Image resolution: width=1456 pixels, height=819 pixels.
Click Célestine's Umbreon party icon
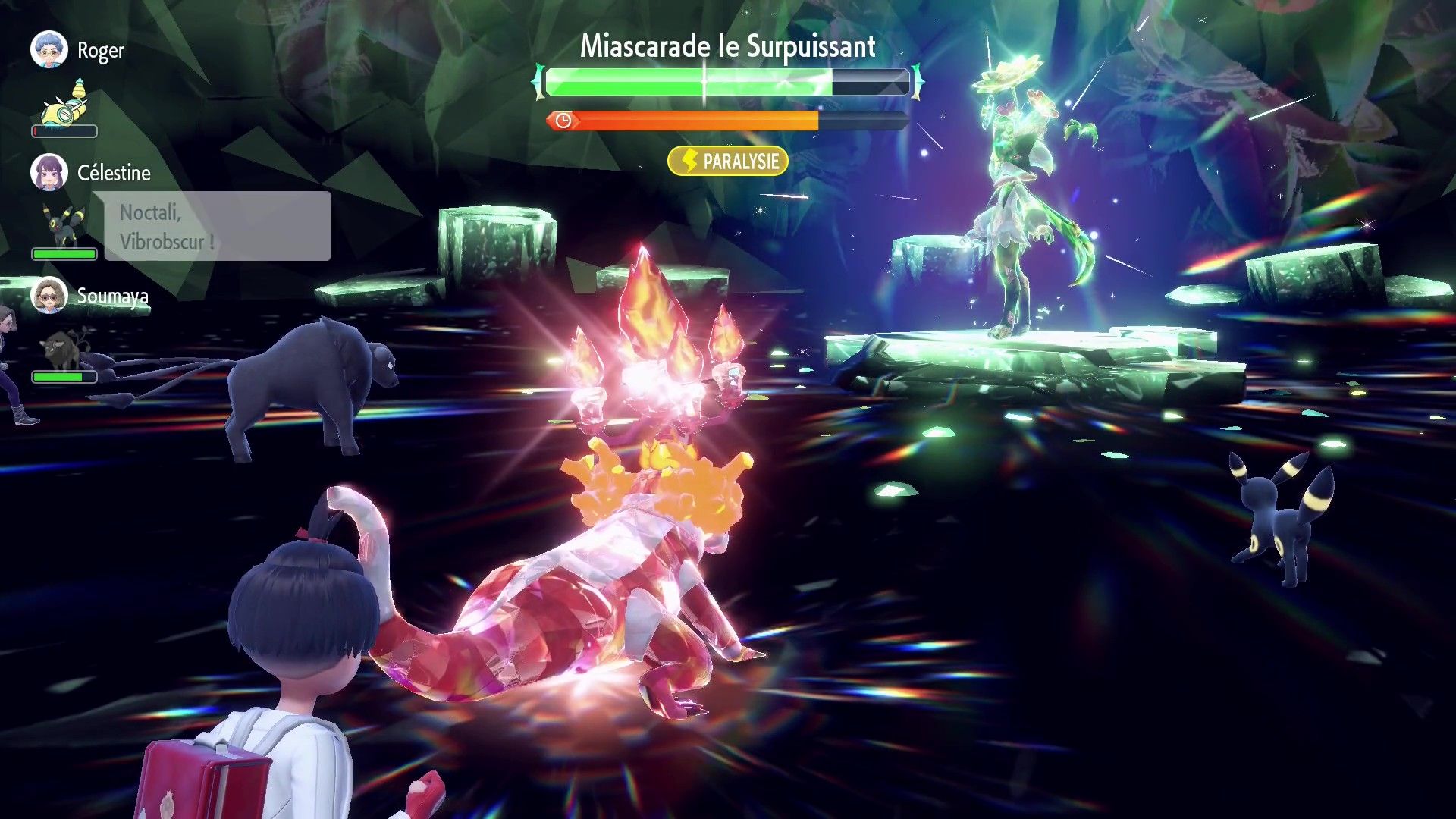(64, 225)
